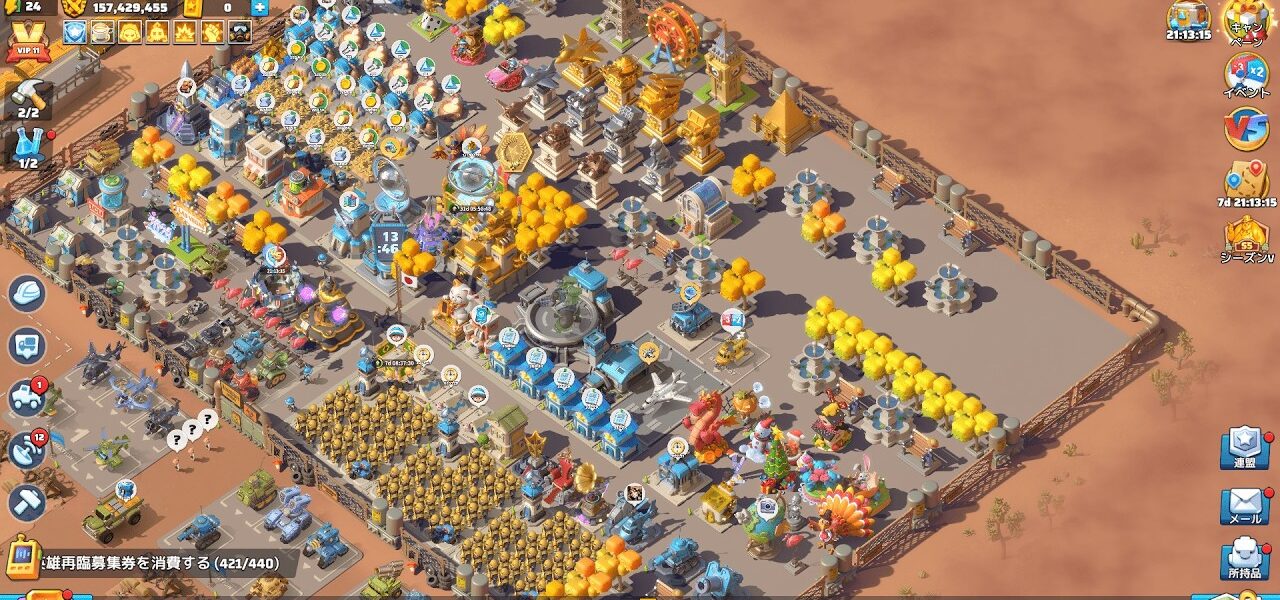The width and height of the screenshot is (1280, 600).
Task: Open the メール mail inbox
Action: pyautogui.click(x=1245, y=507)
